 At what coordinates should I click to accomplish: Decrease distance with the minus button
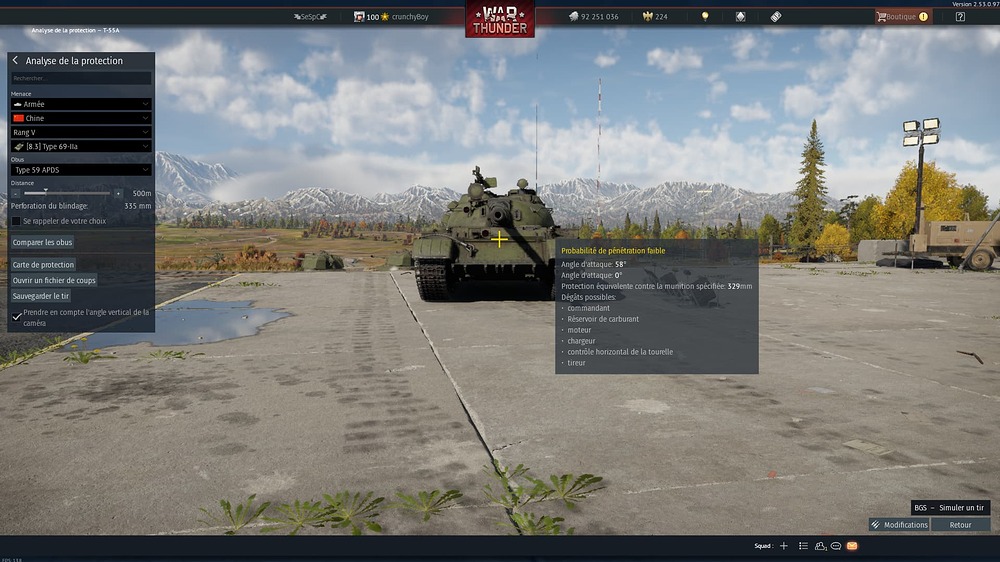click(x=15, y=193)
